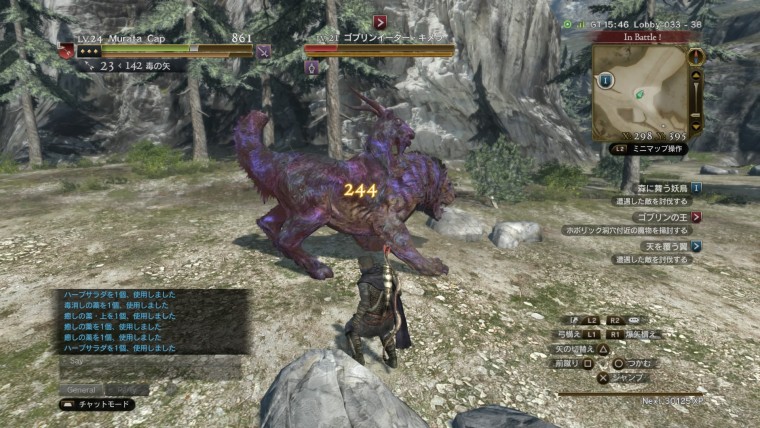Click the compass icon beside the minimap

pyautogui.click(x=696, y=56)
